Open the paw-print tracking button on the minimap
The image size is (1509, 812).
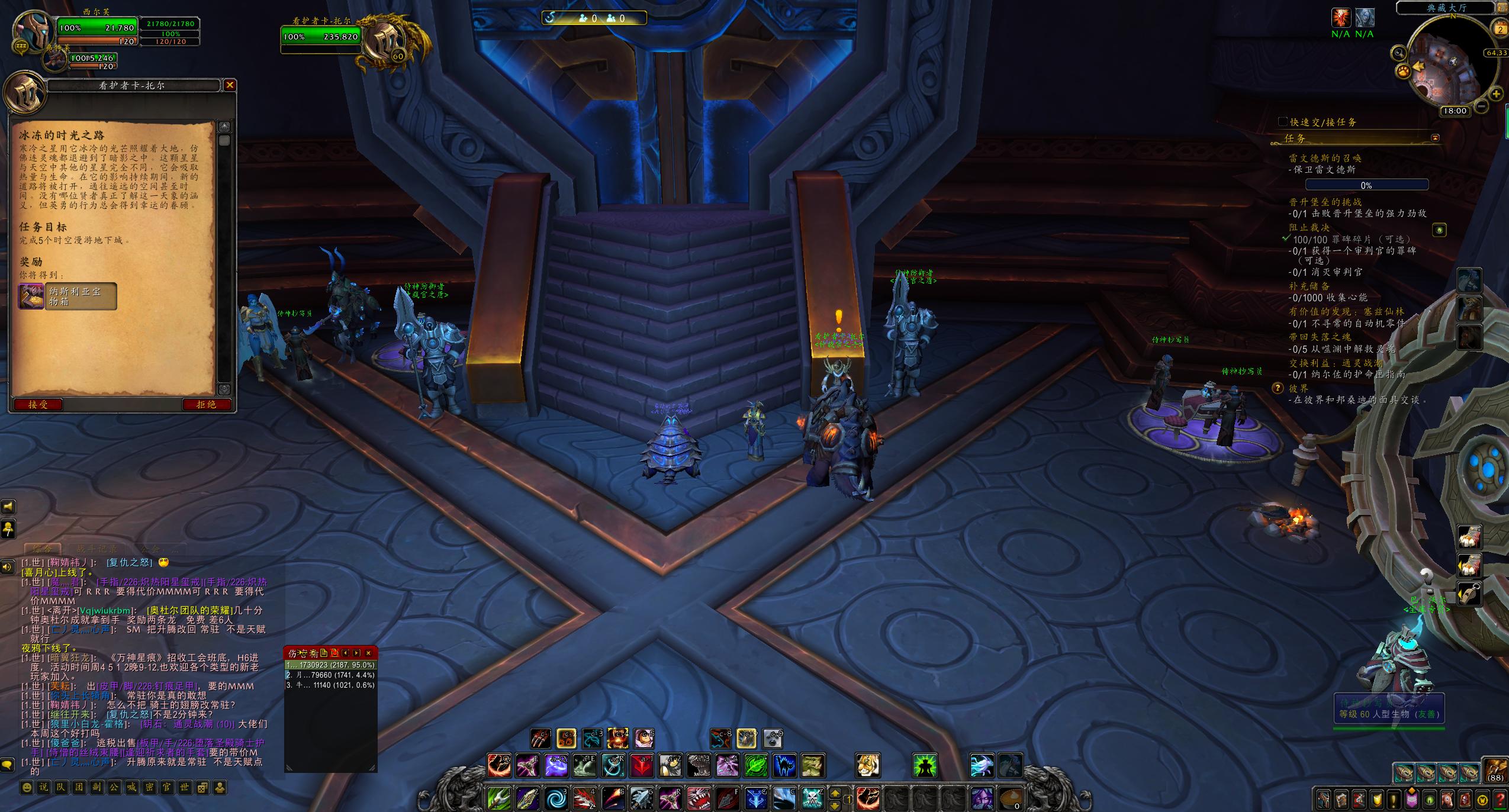pos(1404,72)
